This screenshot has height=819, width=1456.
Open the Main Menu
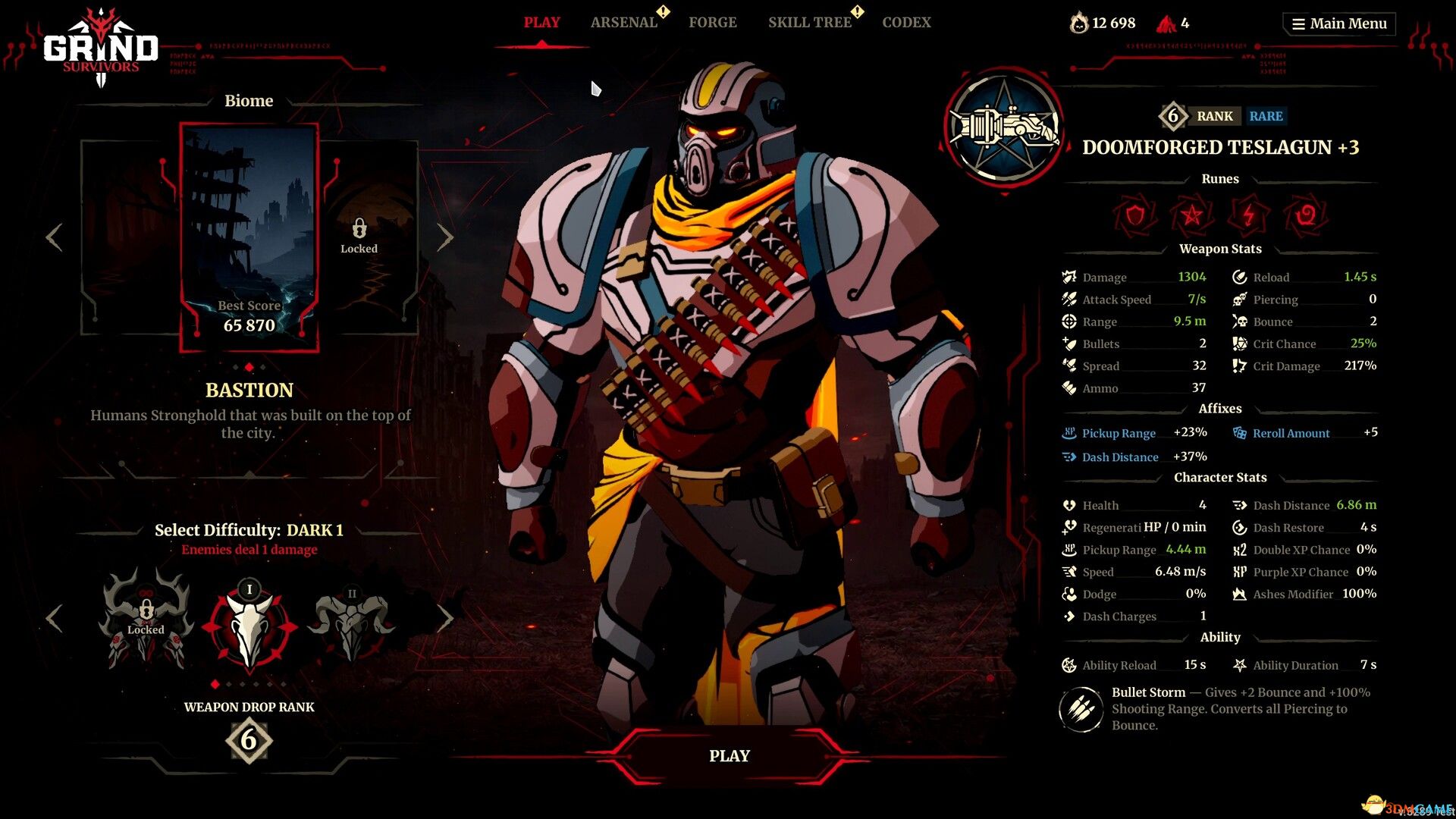point(1338,23)
